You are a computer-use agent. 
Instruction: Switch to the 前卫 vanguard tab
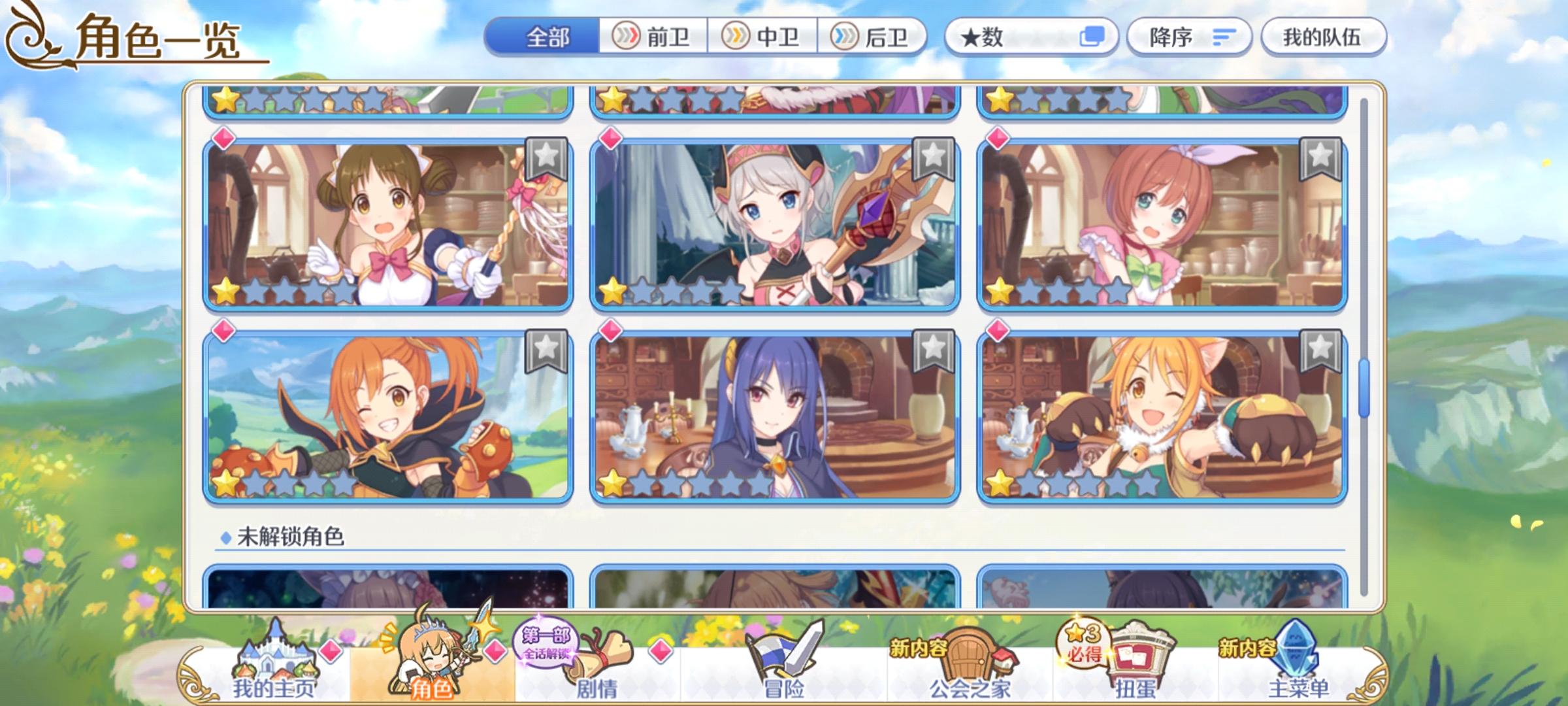652,37
